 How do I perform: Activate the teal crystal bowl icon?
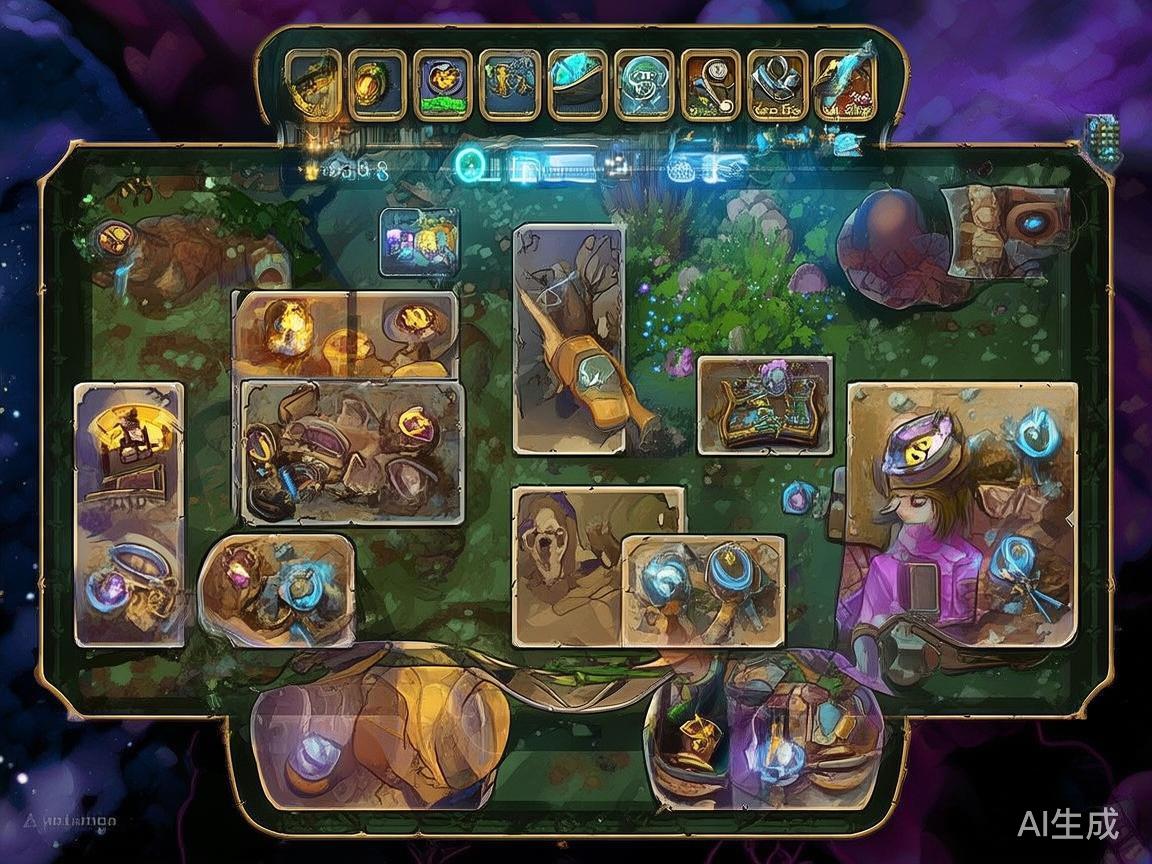(577, 84)
